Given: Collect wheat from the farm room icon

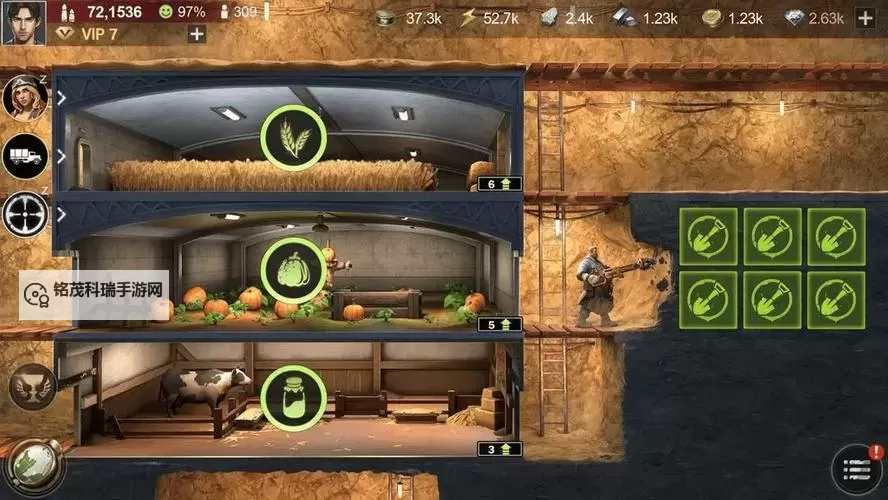Looking at the screenshot, I should click(293, 138).
